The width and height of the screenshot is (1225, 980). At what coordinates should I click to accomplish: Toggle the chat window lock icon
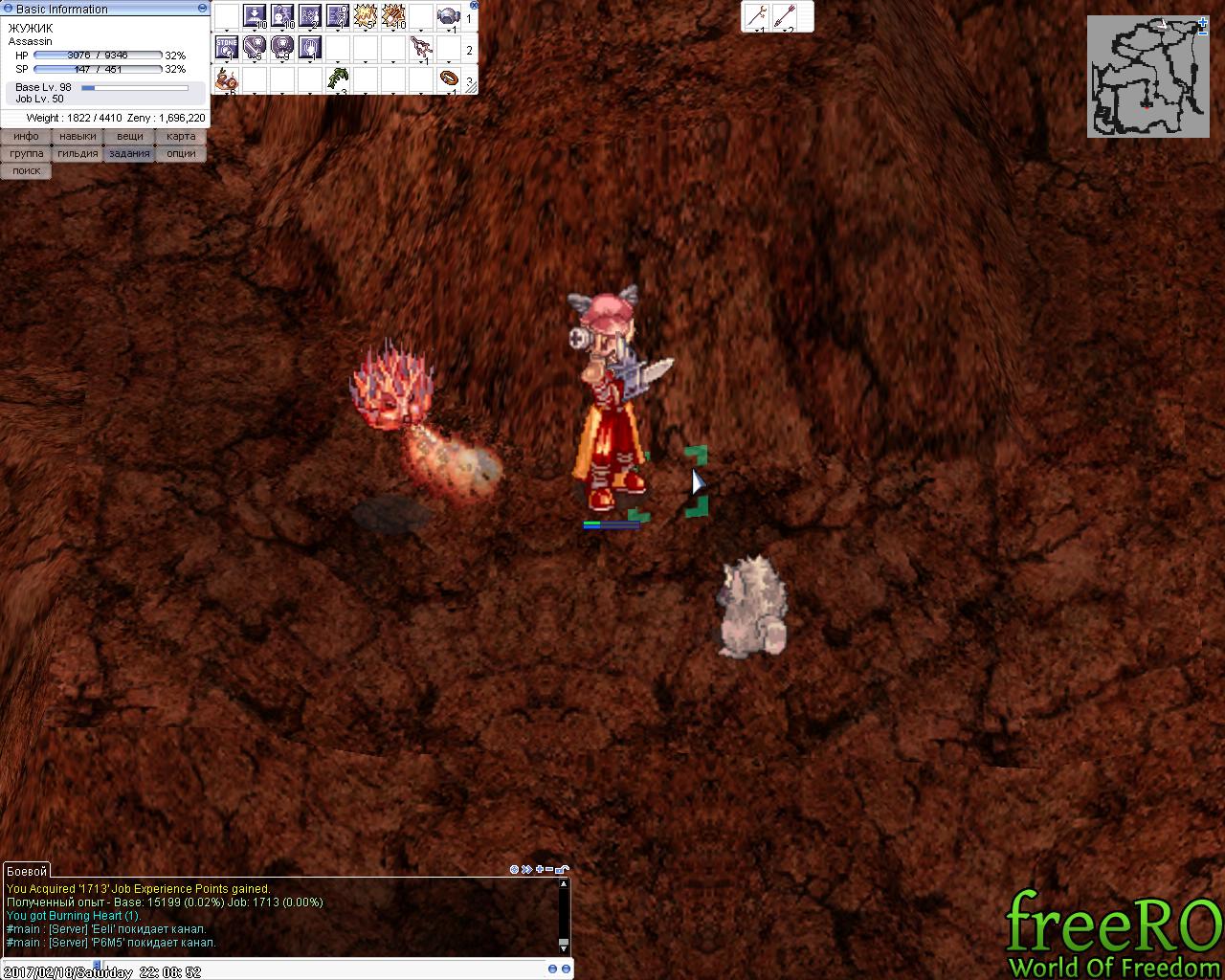click(562, 869)
